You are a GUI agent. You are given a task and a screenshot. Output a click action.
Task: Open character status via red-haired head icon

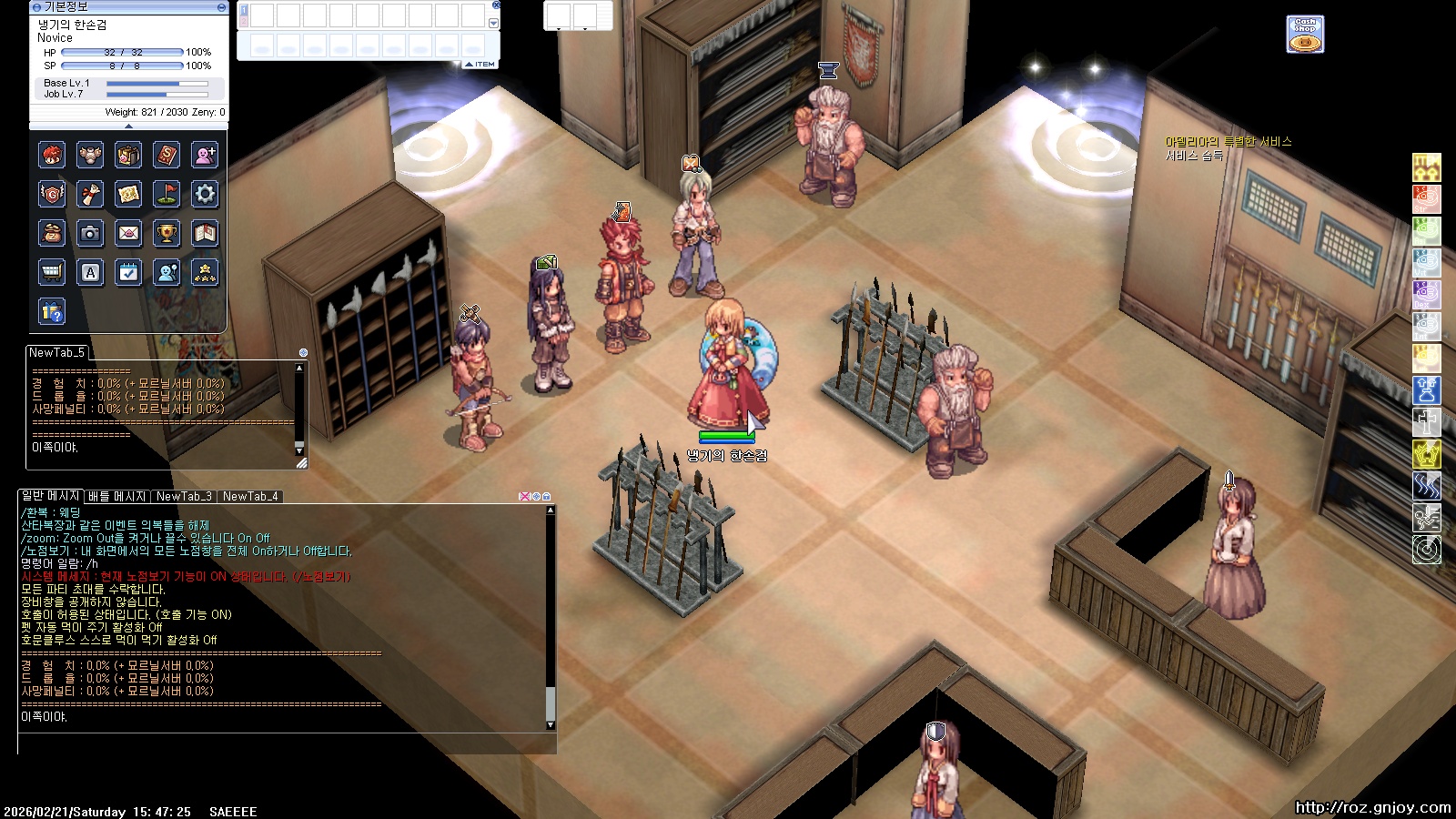[x=52, y=155]
